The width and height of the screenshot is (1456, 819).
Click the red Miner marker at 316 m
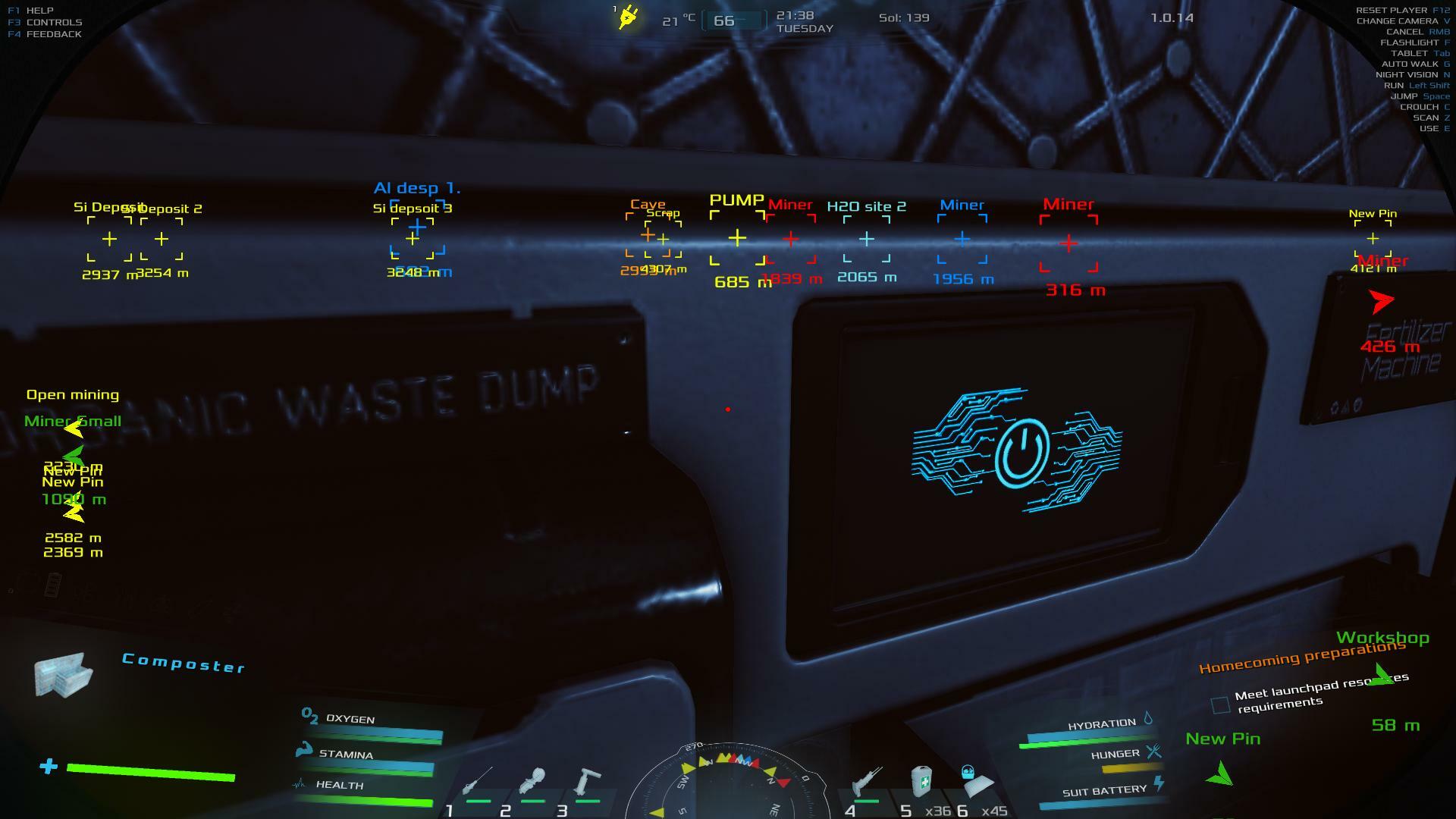pos(1068,243)
